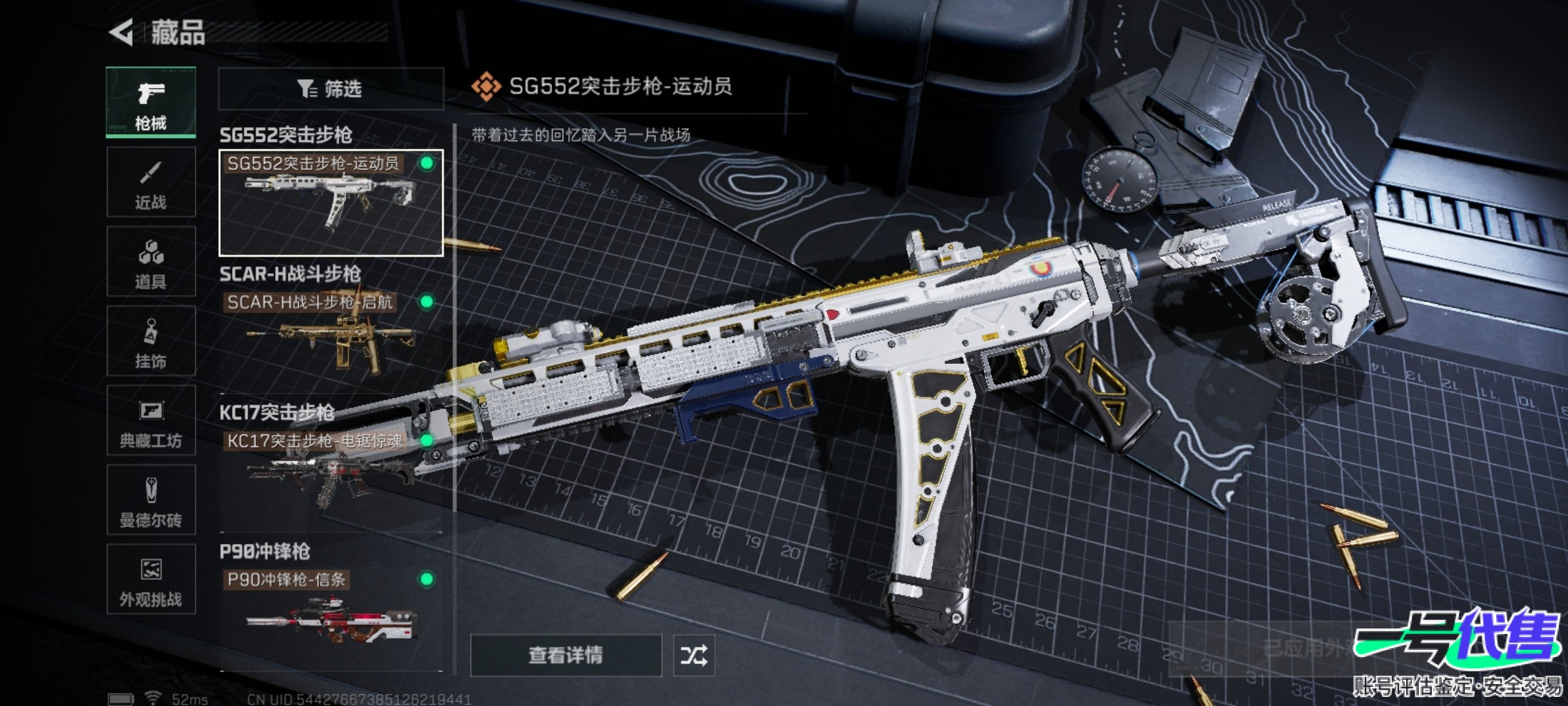
Task: Switch to the 曼德尔砖 tab
Action: pos(151,500)
